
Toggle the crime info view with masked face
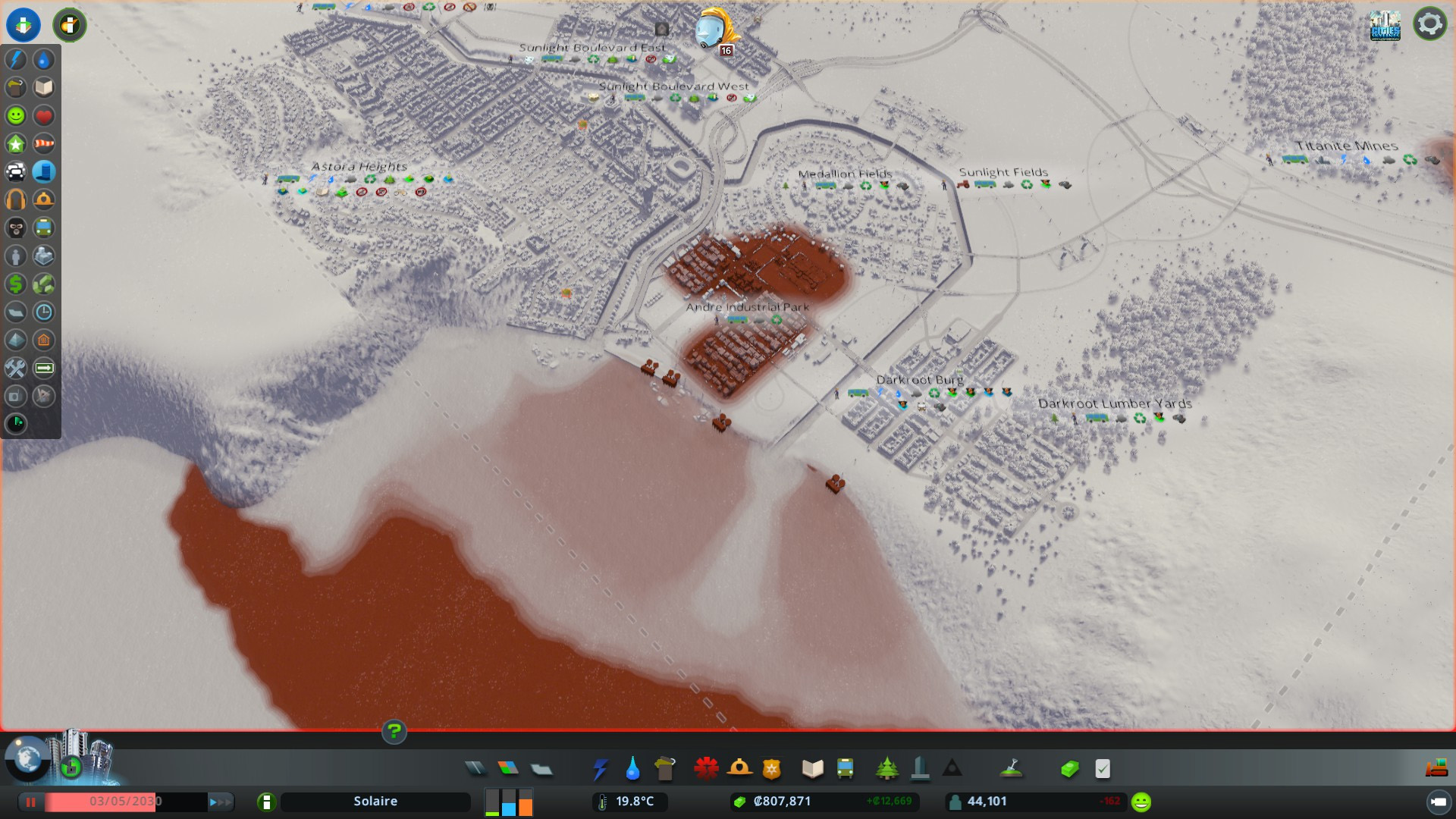click(16, 227)
